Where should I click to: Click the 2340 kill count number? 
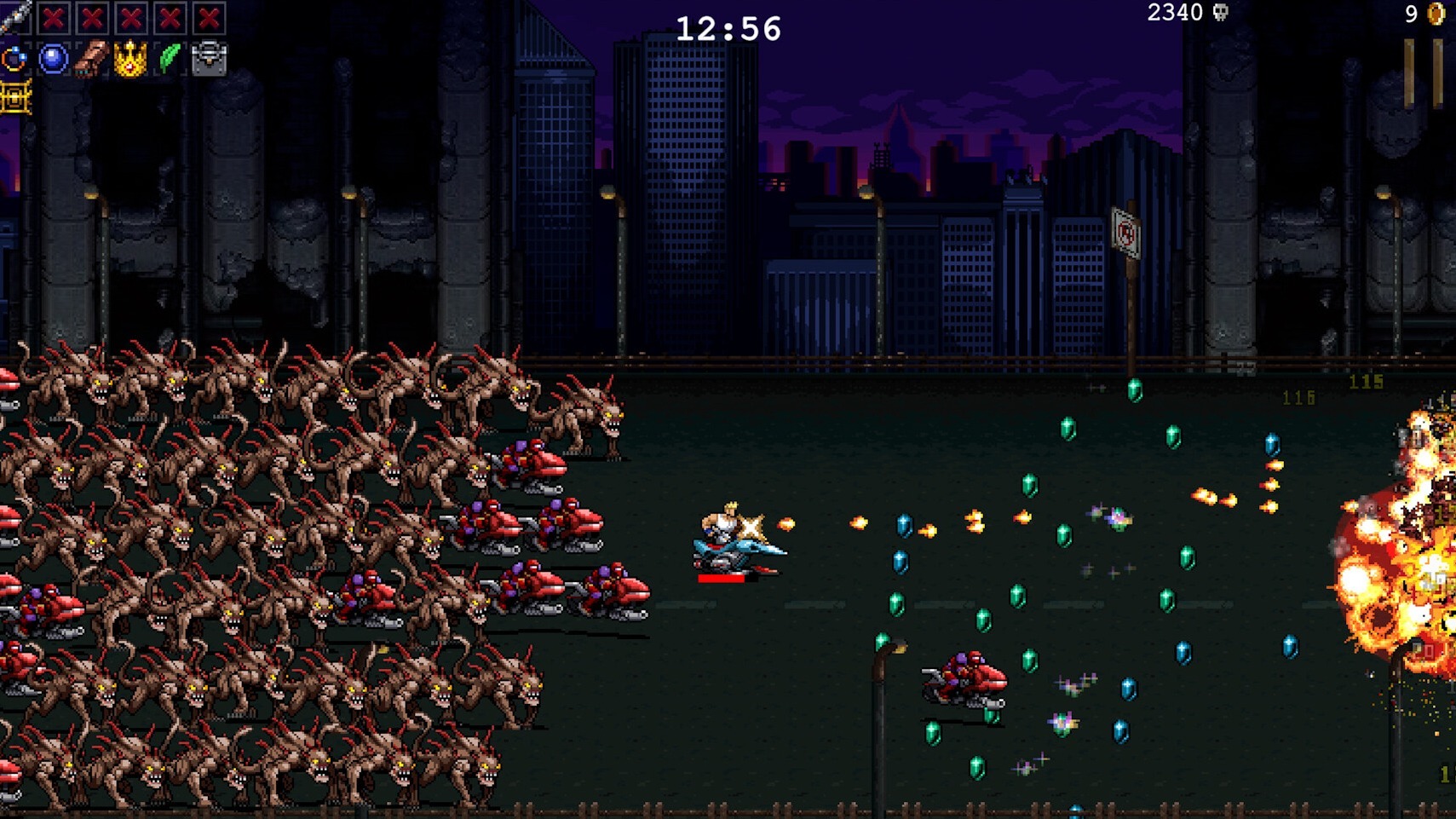coord(1174,13)
